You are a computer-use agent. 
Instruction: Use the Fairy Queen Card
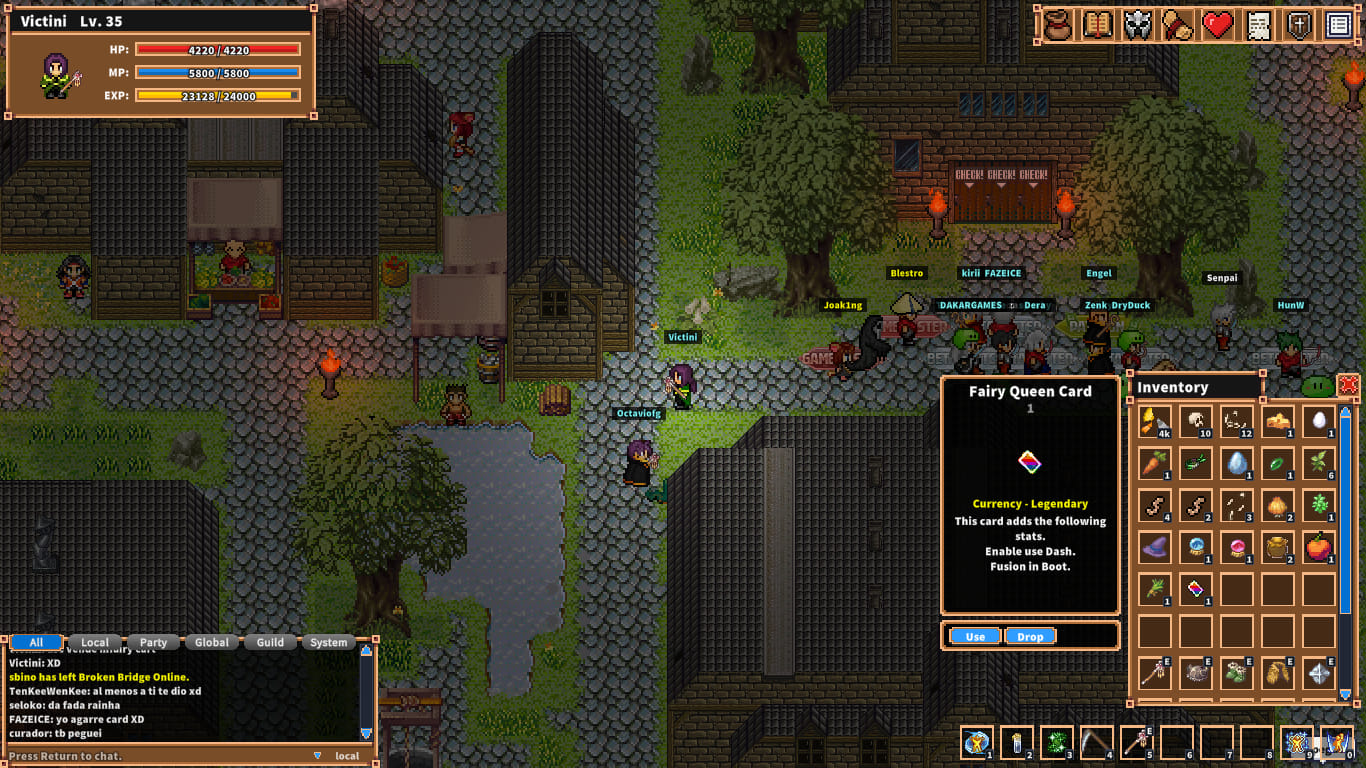[975, 636]
